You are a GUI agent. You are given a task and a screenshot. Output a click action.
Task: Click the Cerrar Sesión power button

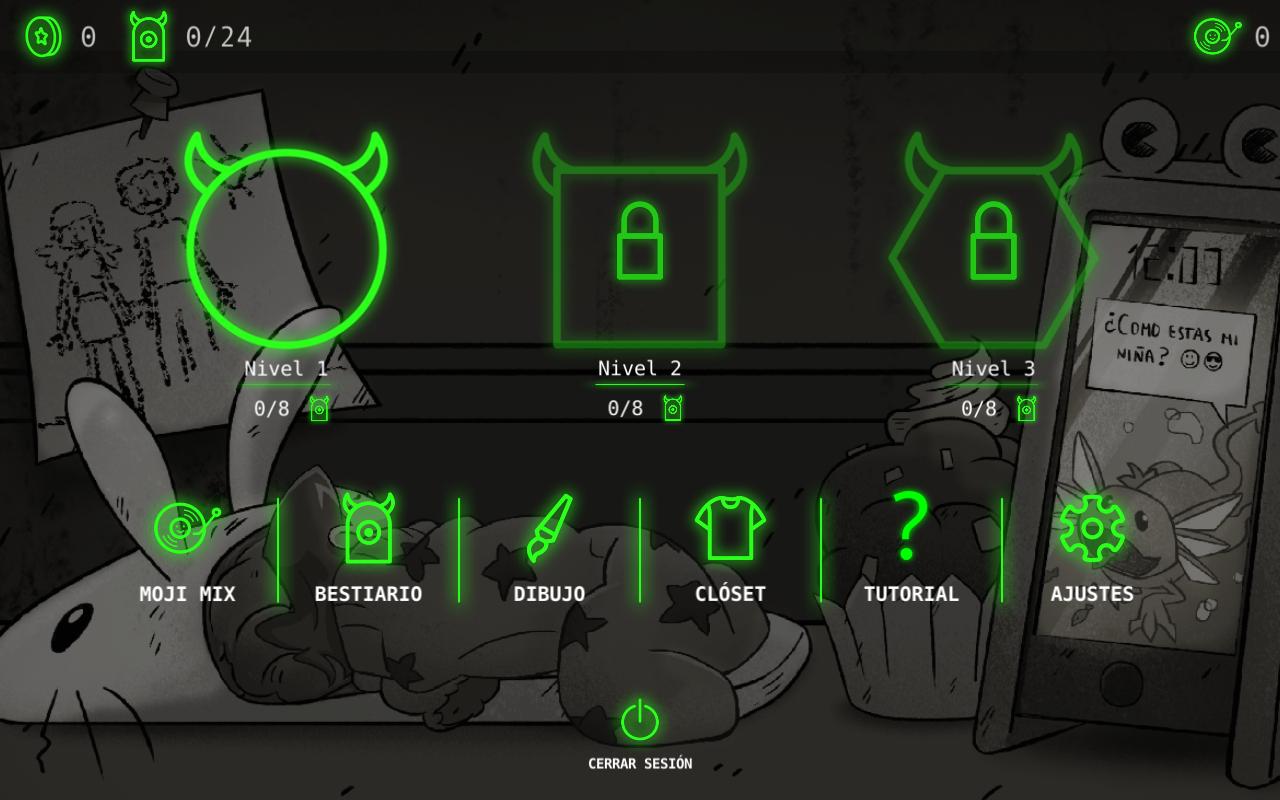(x=640, y=722)
